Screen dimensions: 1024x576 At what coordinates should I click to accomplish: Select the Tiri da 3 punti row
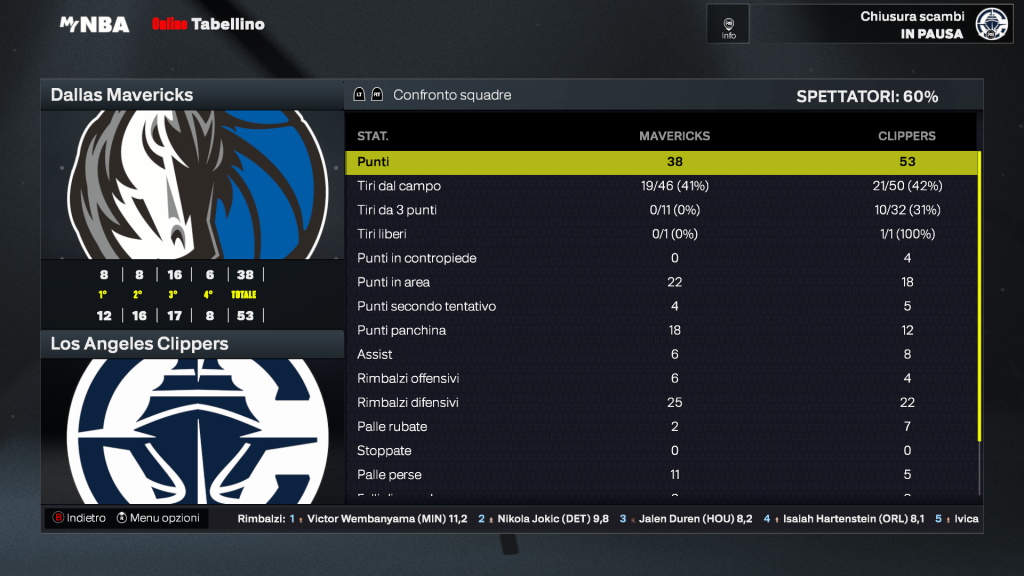click(x=660, y=210)
